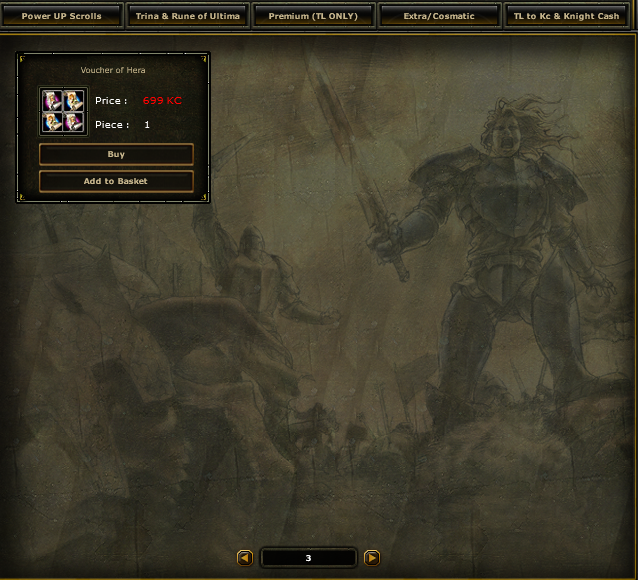
Task: Switch to Trina & Rune of Ultima tab
Action: (x=188, y=16)
